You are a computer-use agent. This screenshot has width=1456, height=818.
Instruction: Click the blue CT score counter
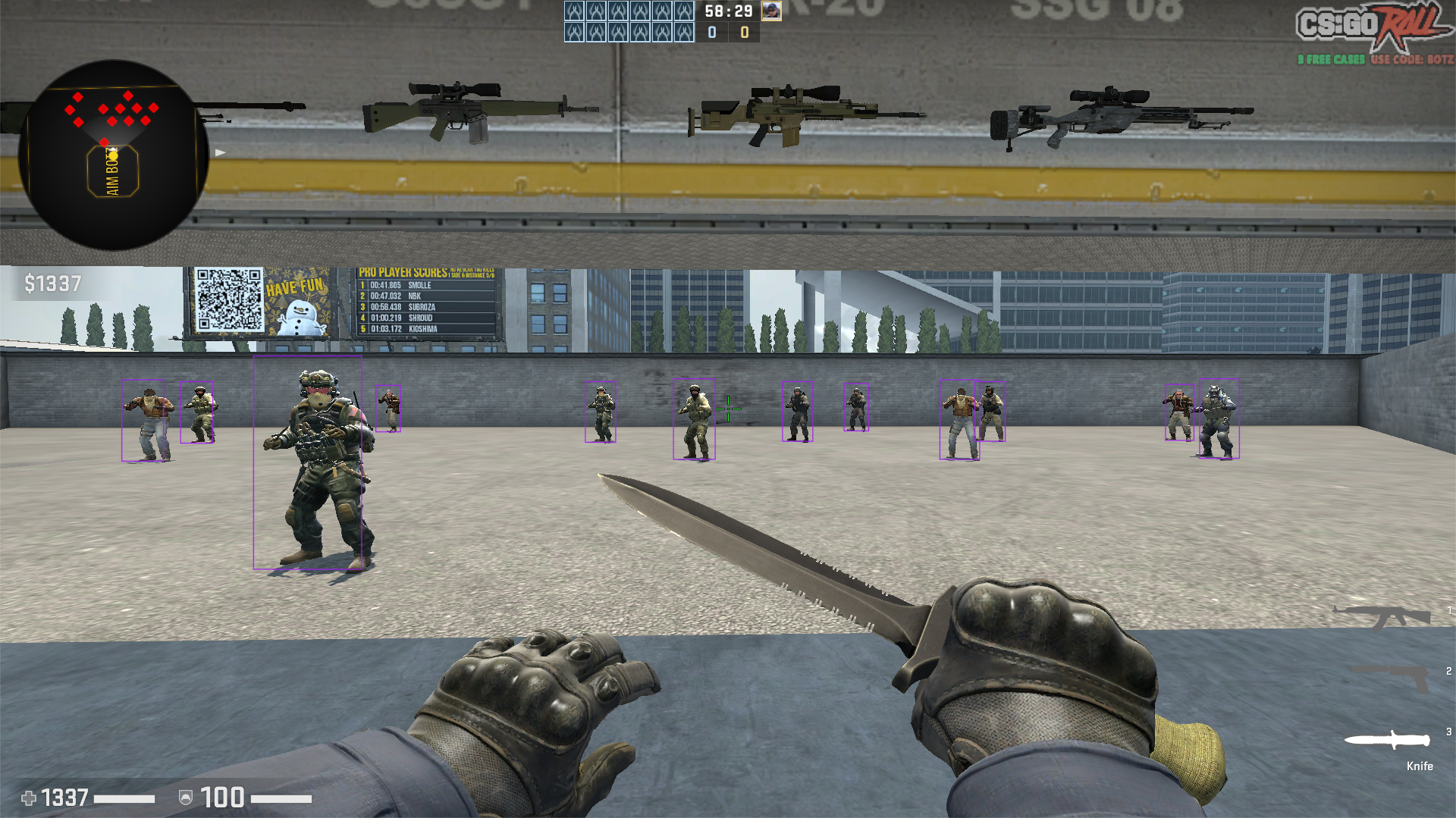(712, 30)
